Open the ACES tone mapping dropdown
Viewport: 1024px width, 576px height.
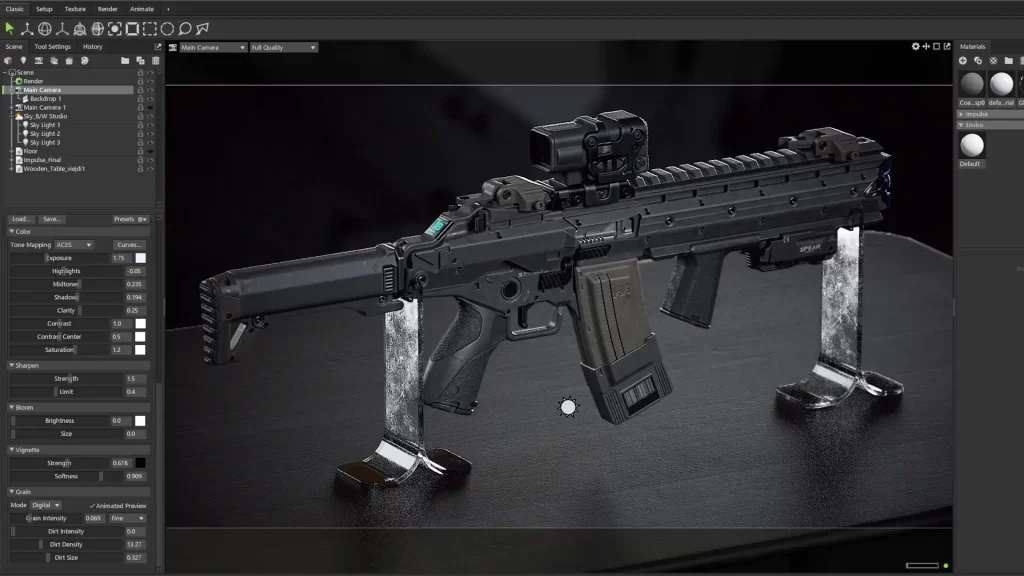(x=75, y=245)
